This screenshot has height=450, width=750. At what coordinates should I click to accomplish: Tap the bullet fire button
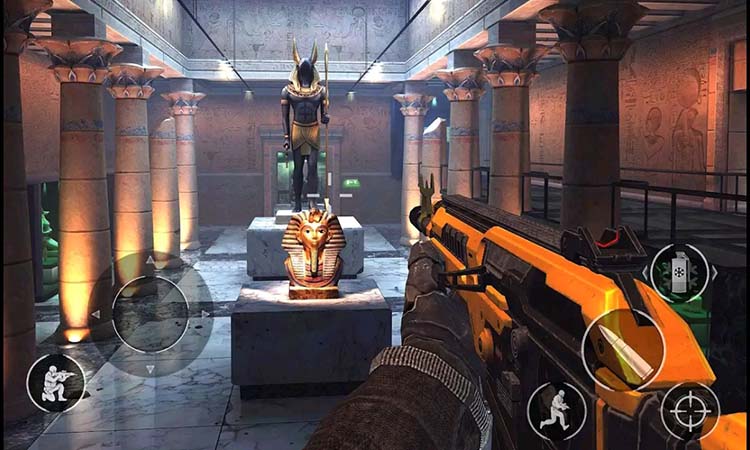pyautogui.click(x=623, y=350)
